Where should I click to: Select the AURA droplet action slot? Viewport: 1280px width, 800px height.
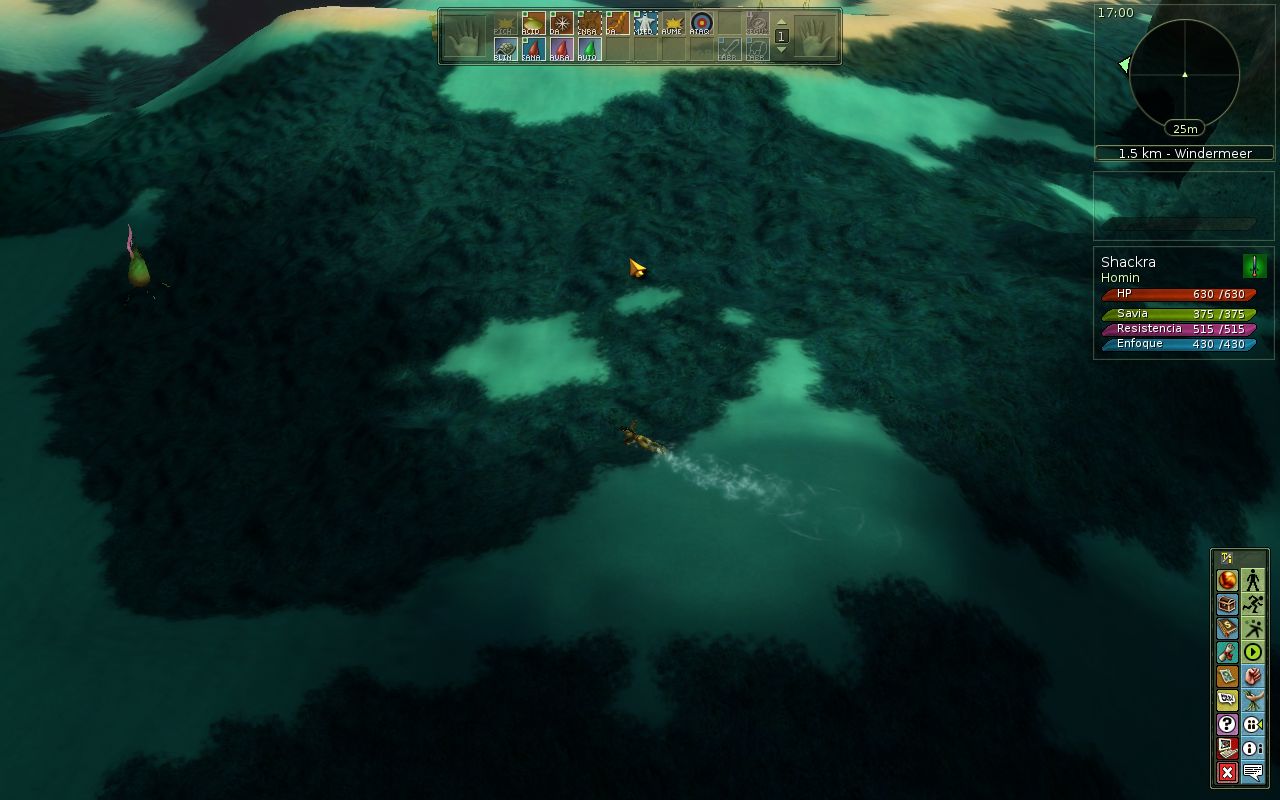pyautogui.click(x=561, y=49)
